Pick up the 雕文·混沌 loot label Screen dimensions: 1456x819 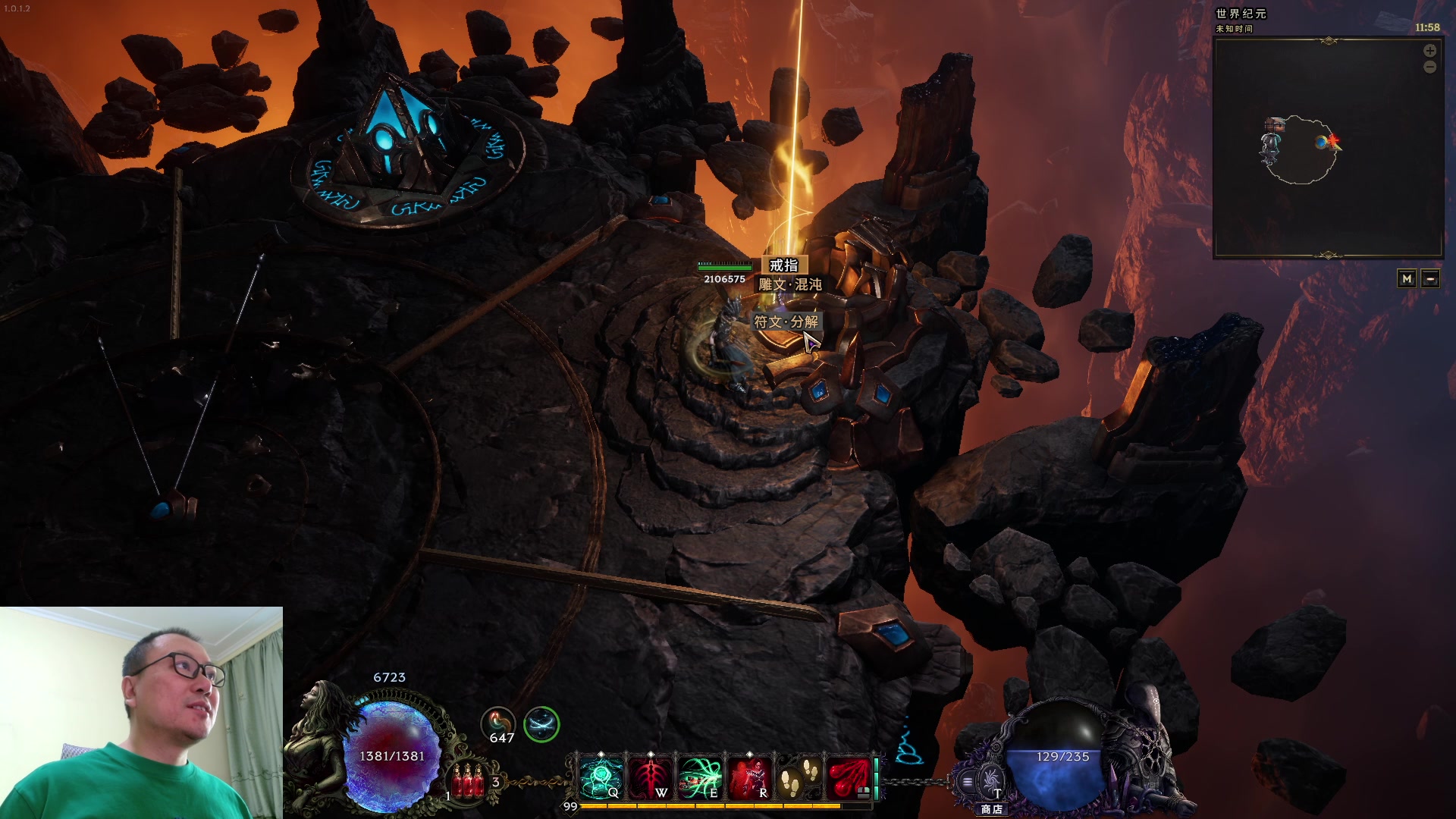[x=789, y=284]
